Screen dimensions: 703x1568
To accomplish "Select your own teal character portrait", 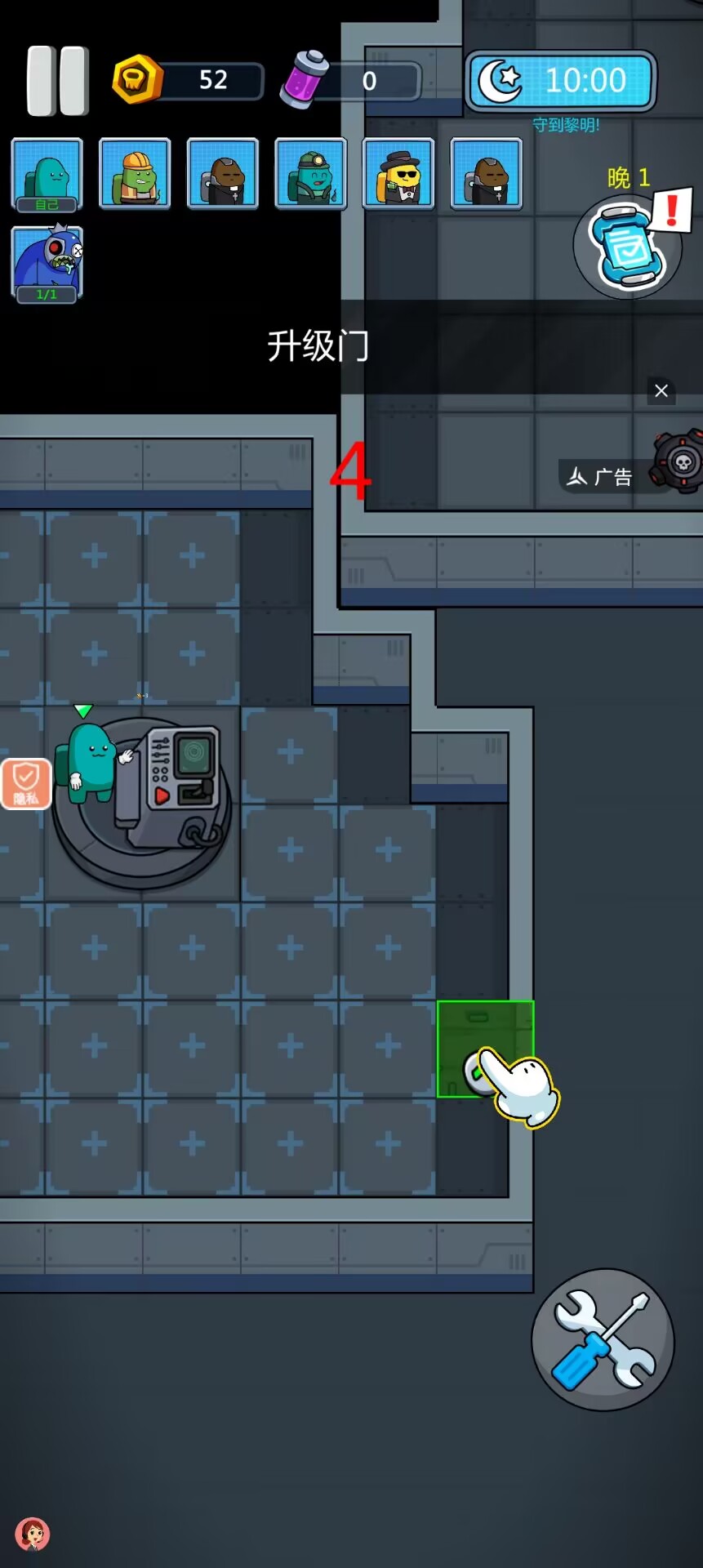I will [47, 175].
